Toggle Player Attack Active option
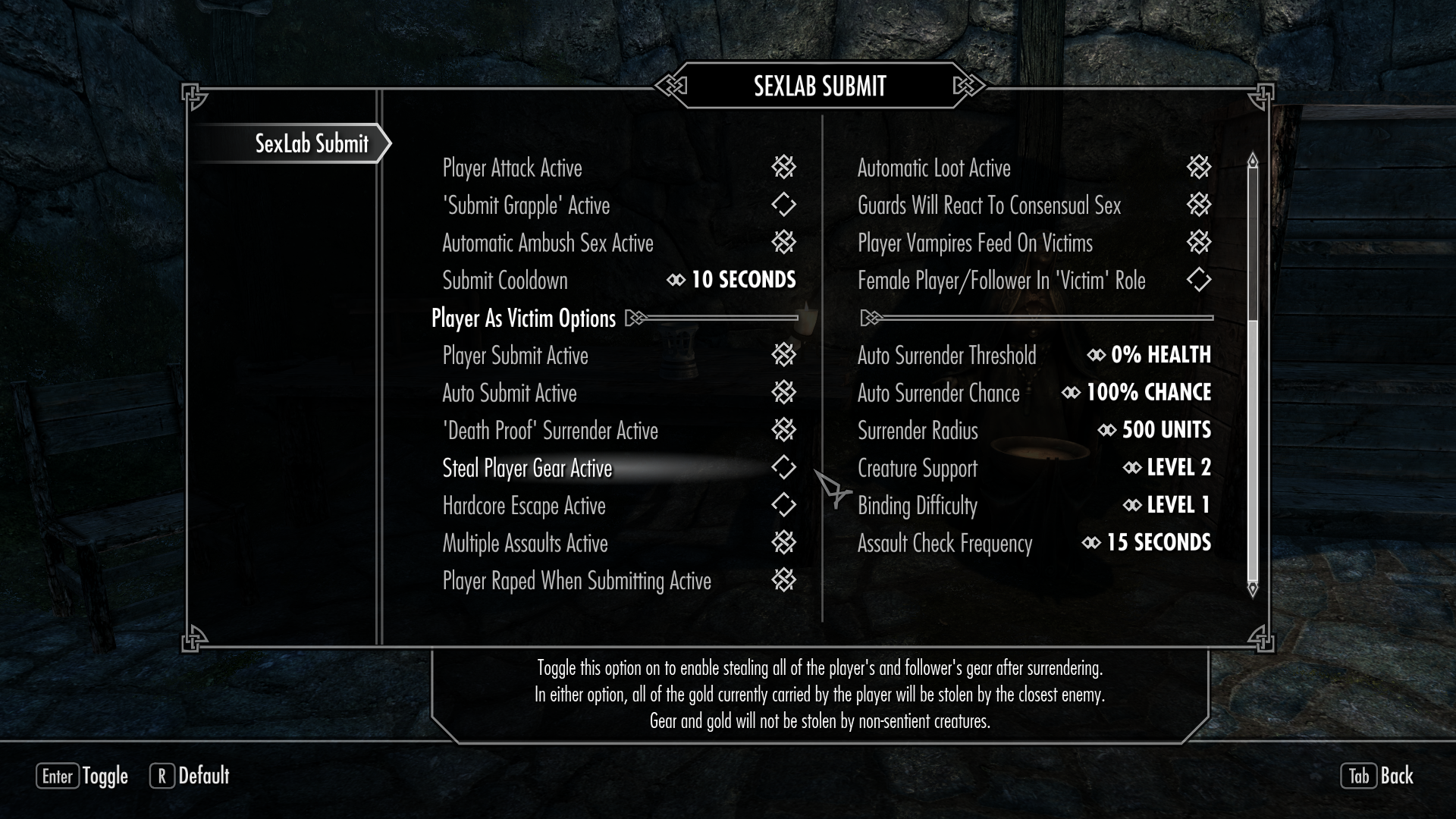The height and width of the screenshot is (819, 1456). pos(783,167)
